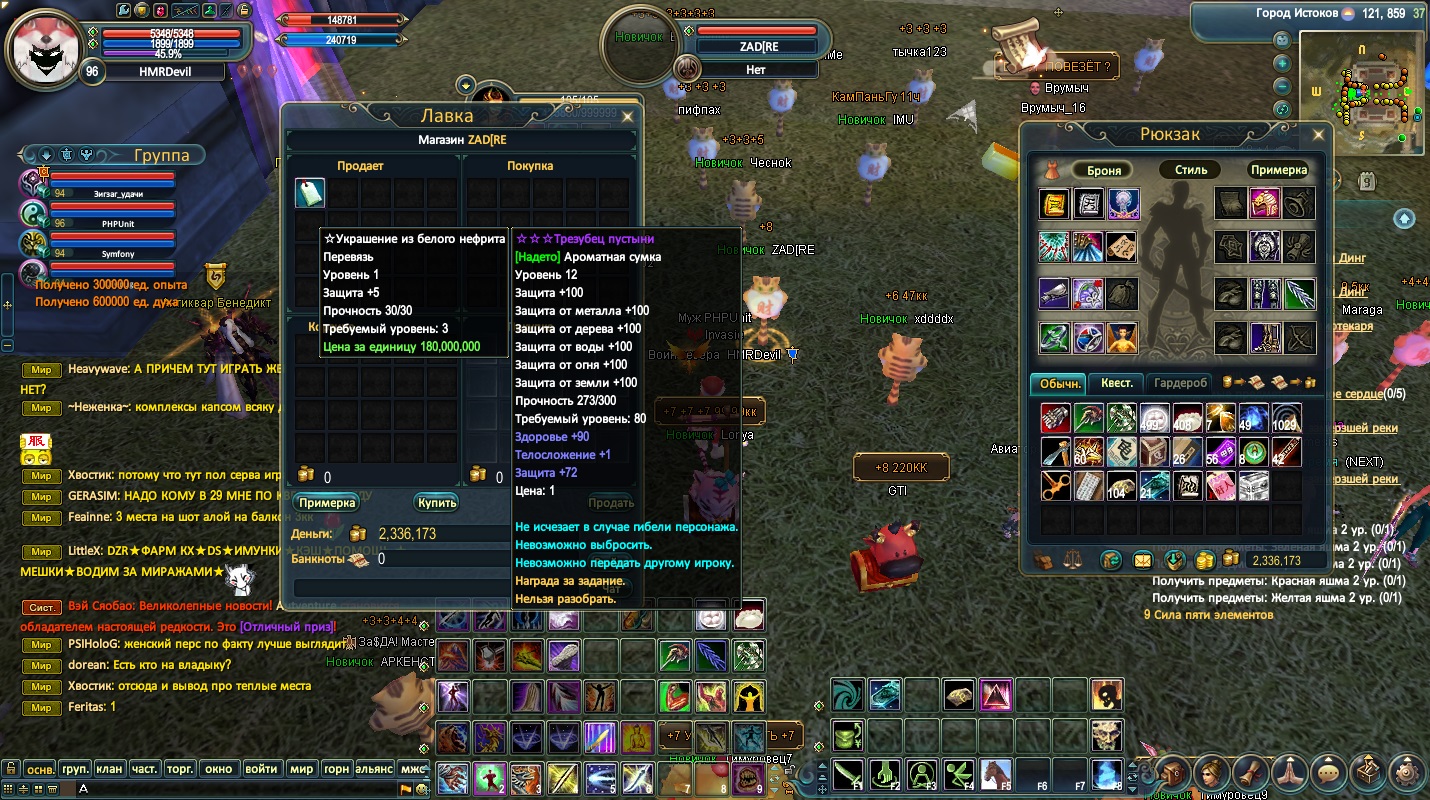Show the Стиль equipment view

[x=1191, y=170]
